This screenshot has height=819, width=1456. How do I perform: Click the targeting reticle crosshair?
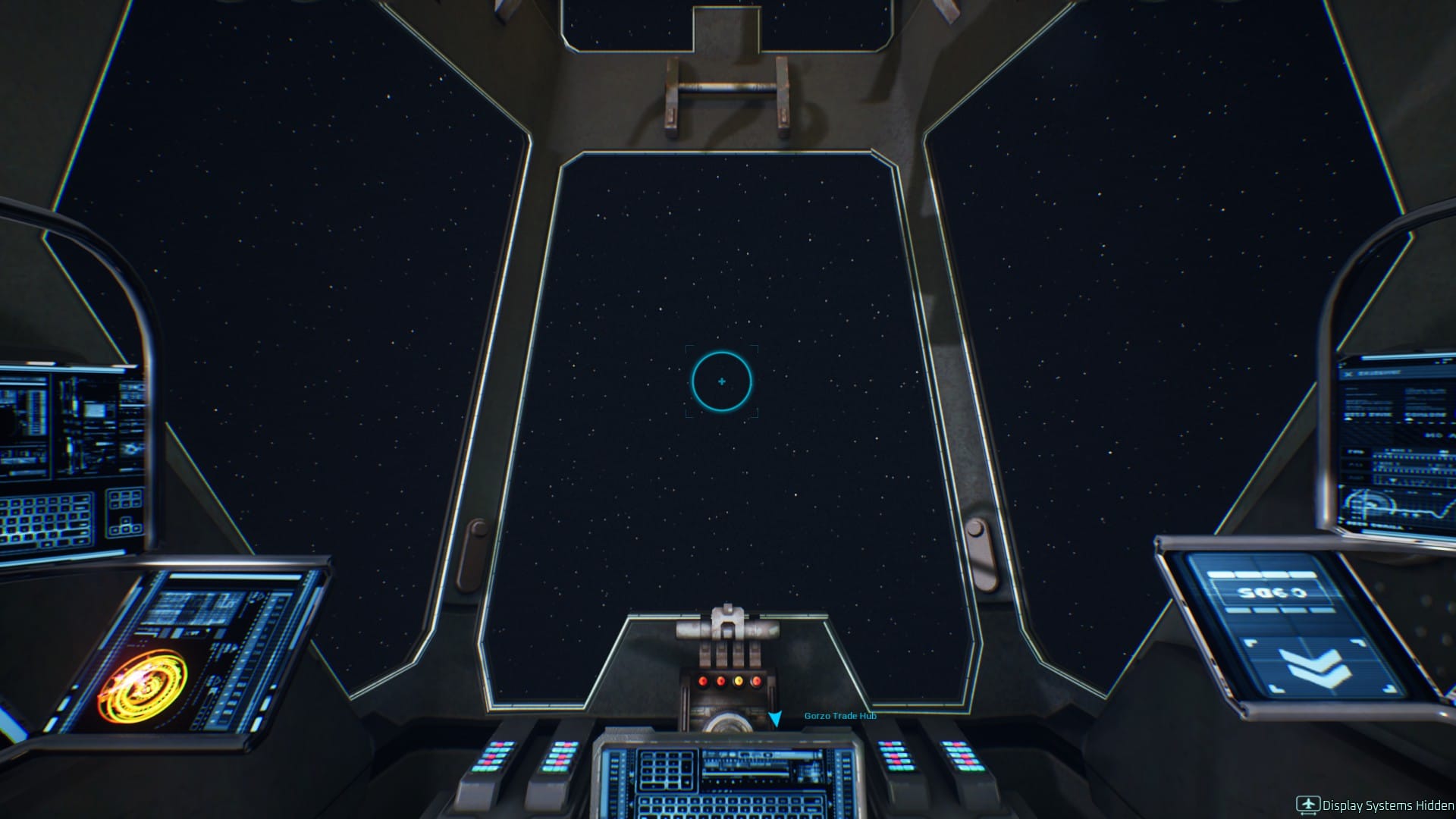(722, 381)
